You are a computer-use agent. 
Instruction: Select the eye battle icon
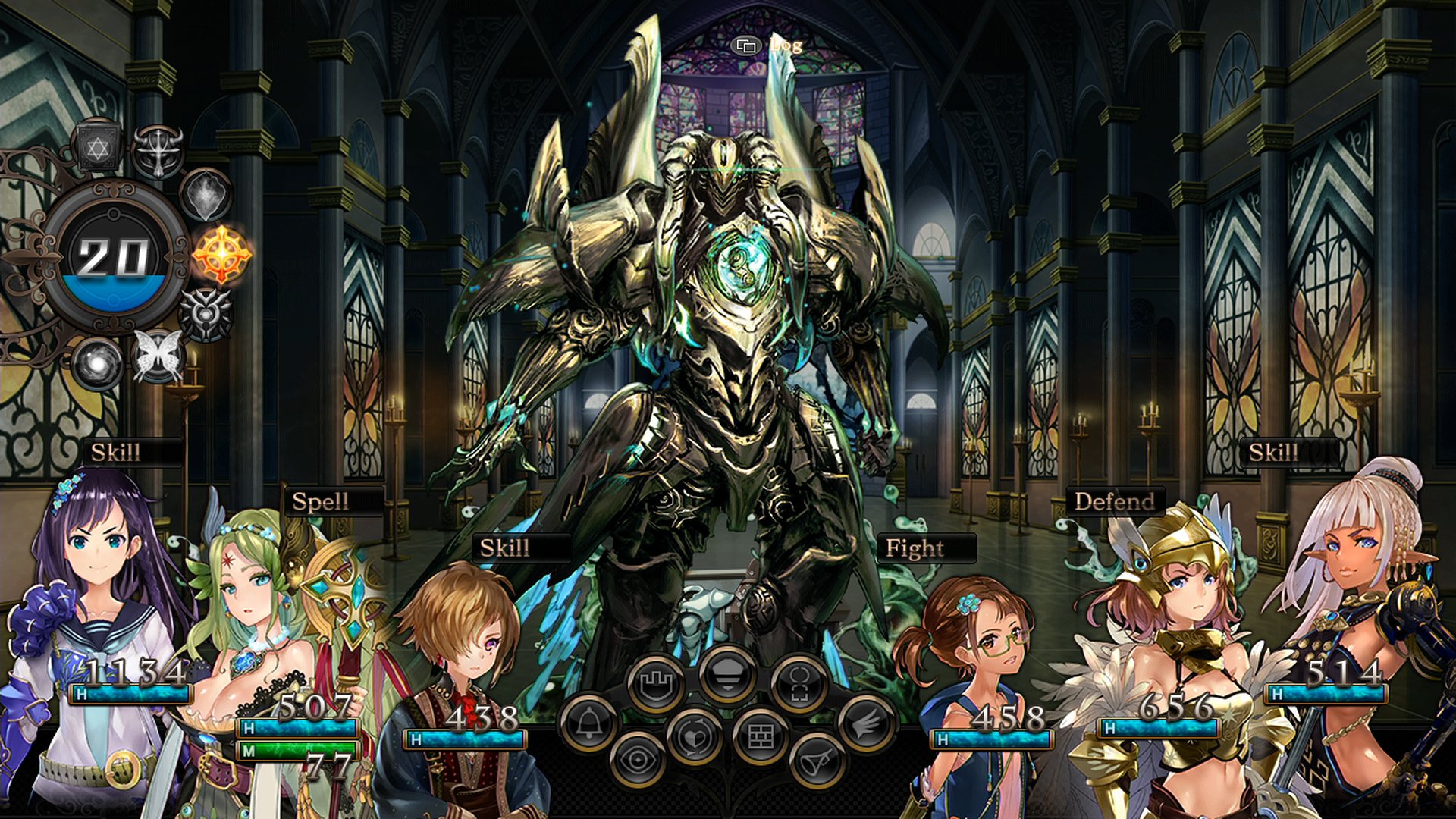637,759
